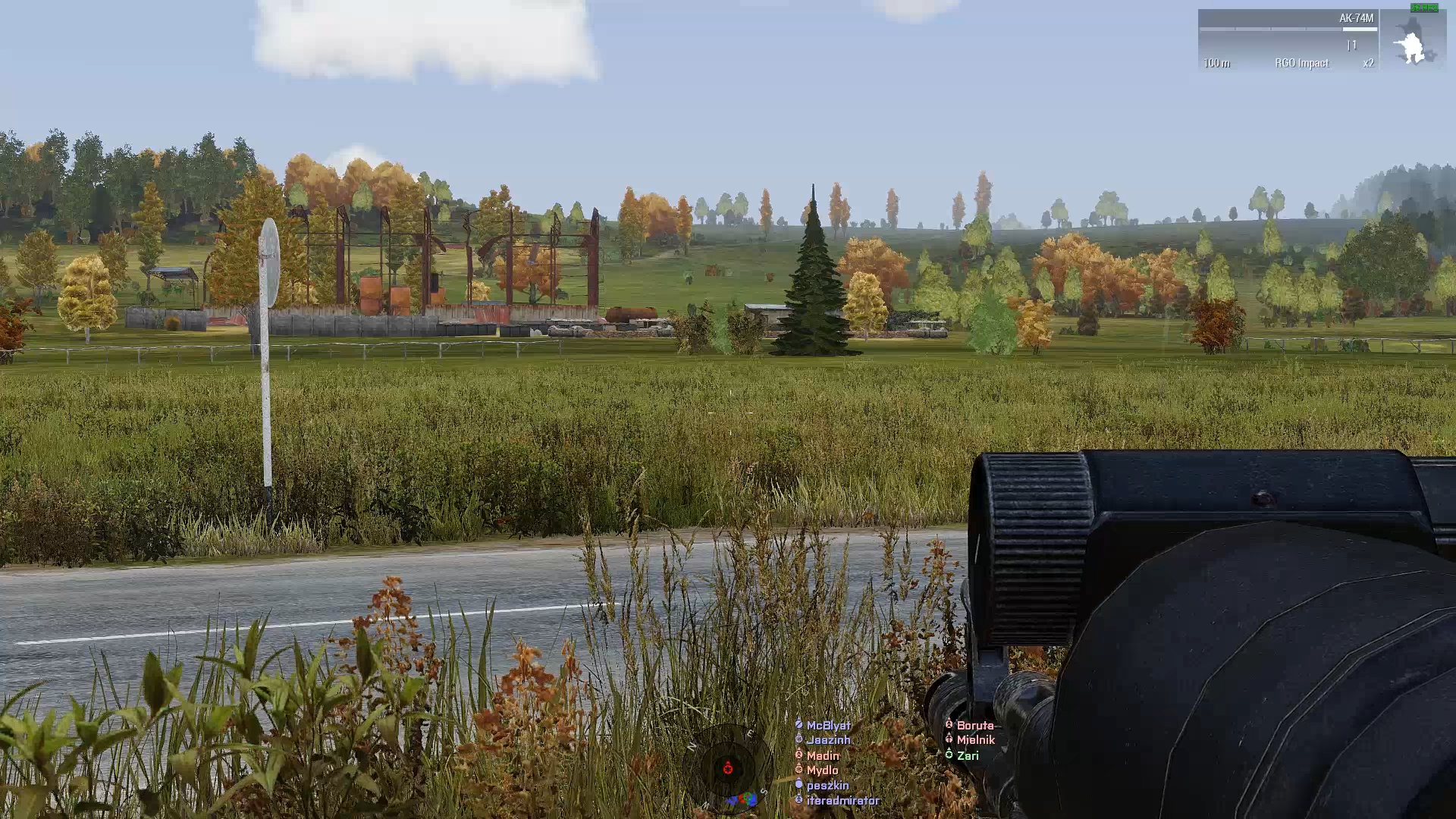Click squad member peszkin
This screenshot has height=819, width=1456.
tap(827, 786)
